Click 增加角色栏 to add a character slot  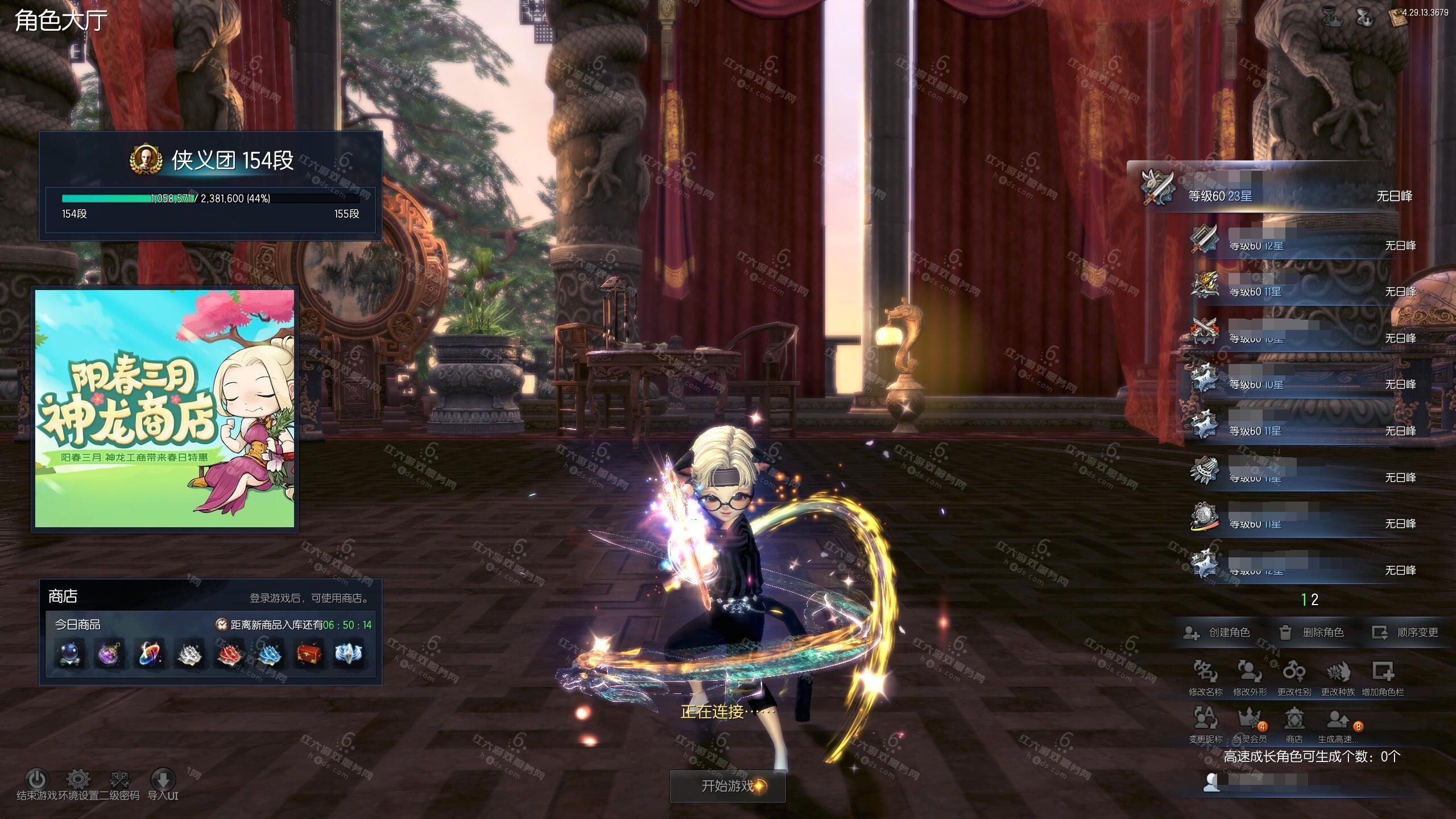point(1383,673)
